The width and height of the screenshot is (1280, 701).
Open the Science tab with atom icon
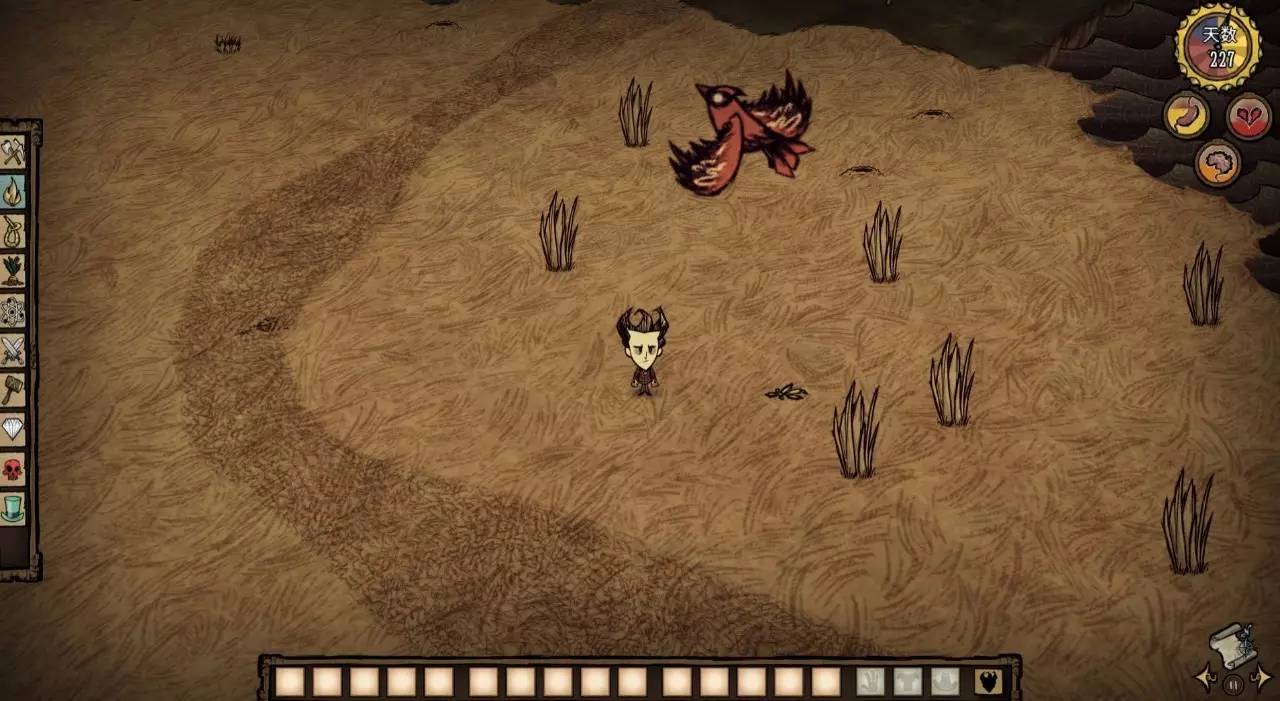pos(13,310)
